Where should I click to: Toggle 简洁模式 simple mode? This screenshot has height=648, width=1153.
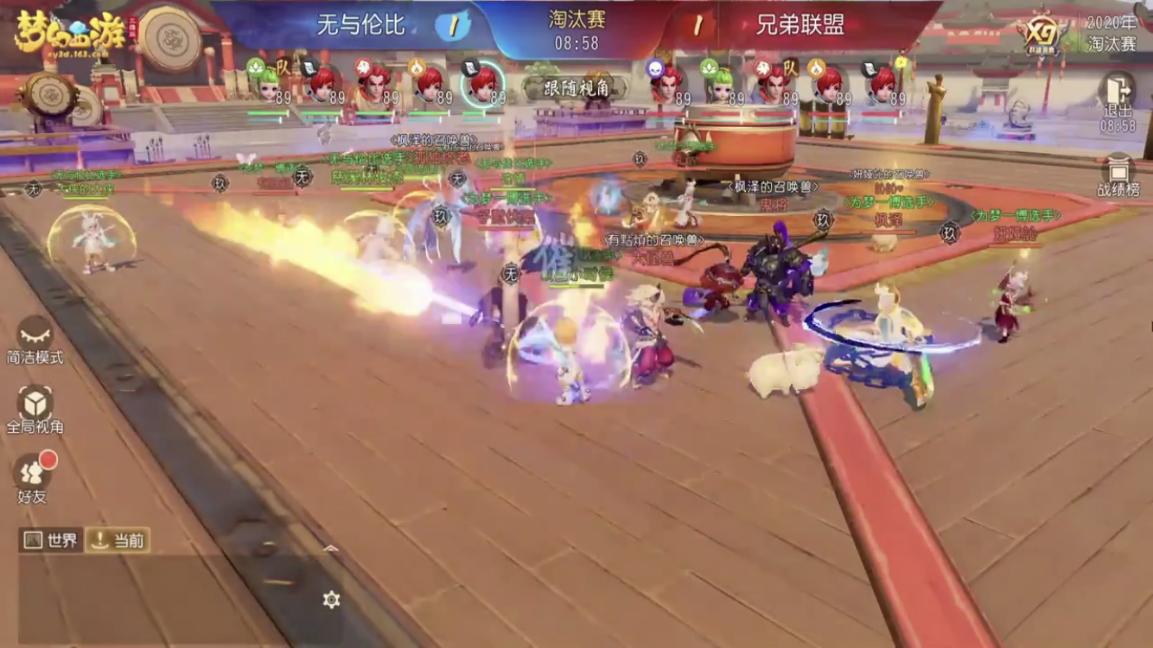point(35,338)
